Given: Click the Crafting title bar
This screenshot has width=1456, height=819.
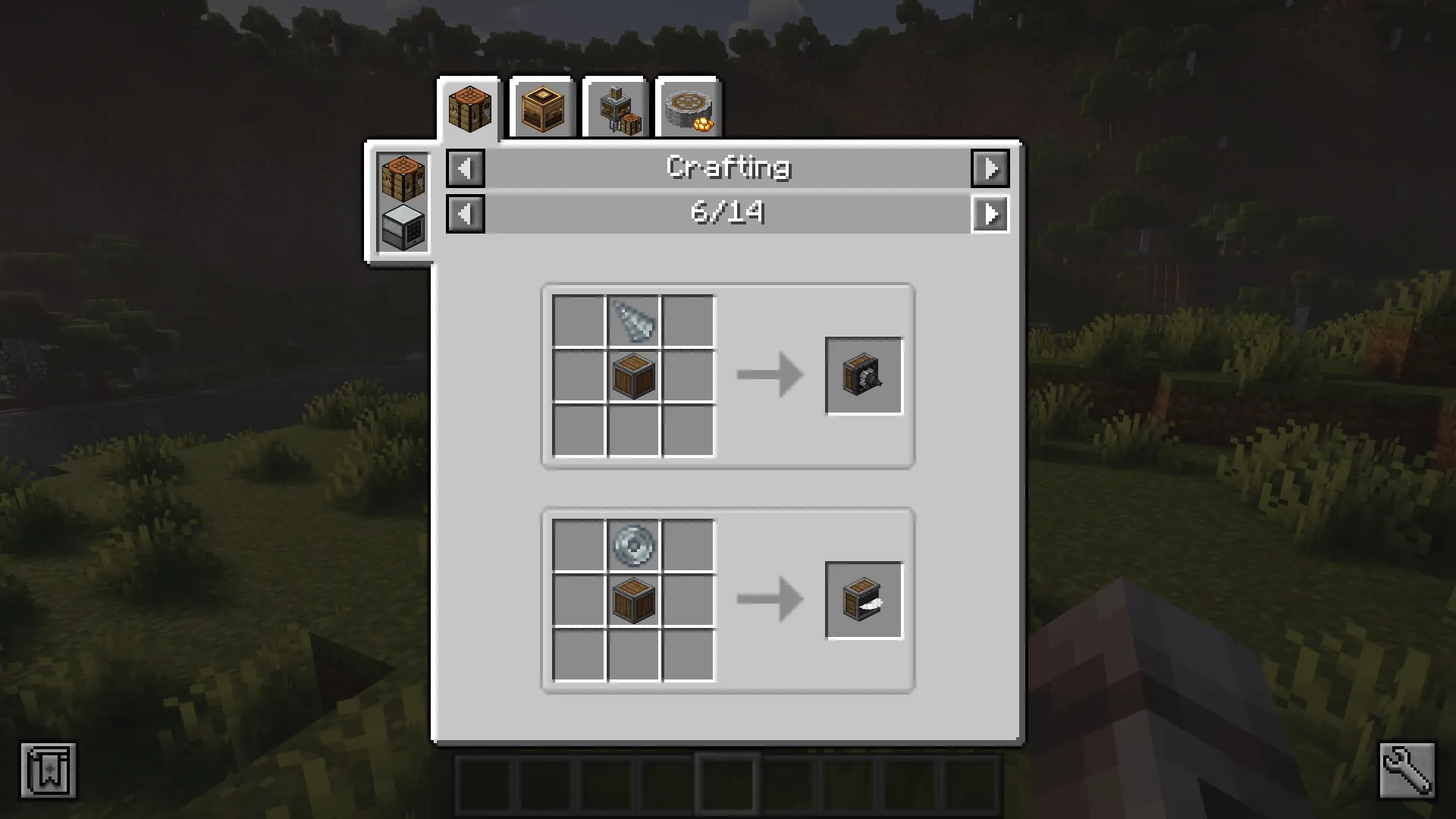Looking at the screenshot, I should 727,168.
